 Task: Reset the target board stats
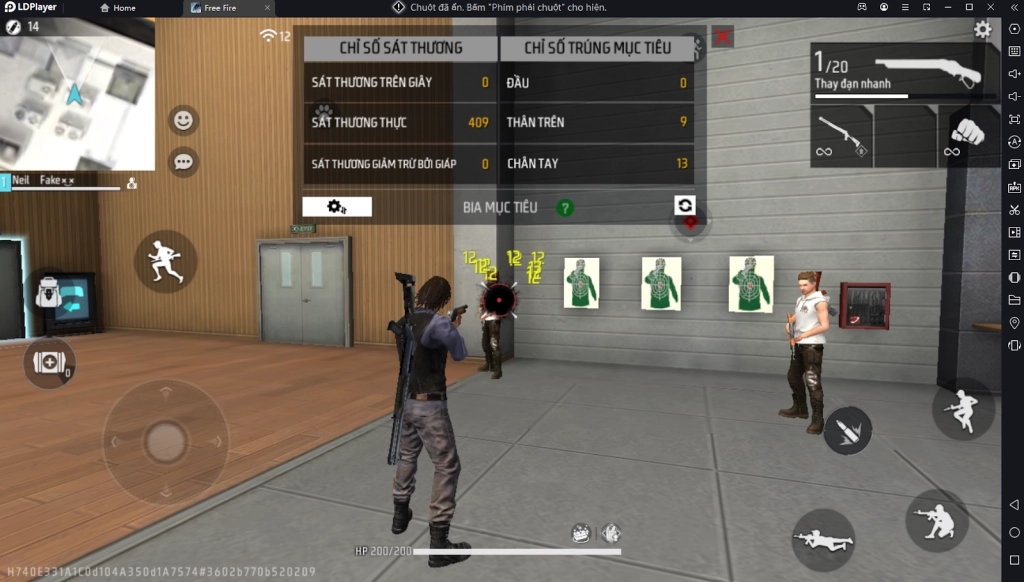click(x=685, y=205)
